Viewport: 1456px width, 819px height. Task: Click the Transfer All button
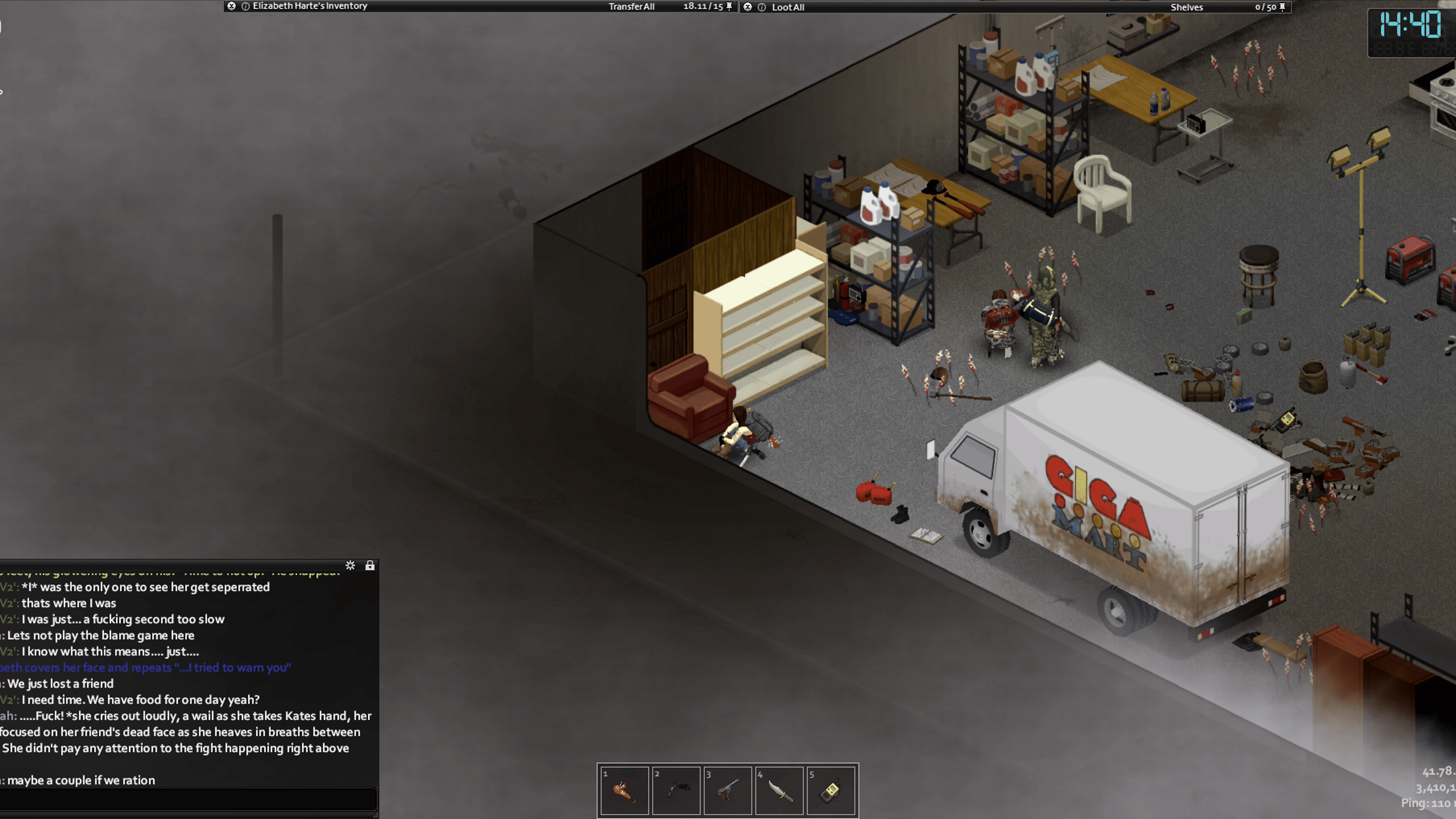pyautogui.click(x=631, y=7)
